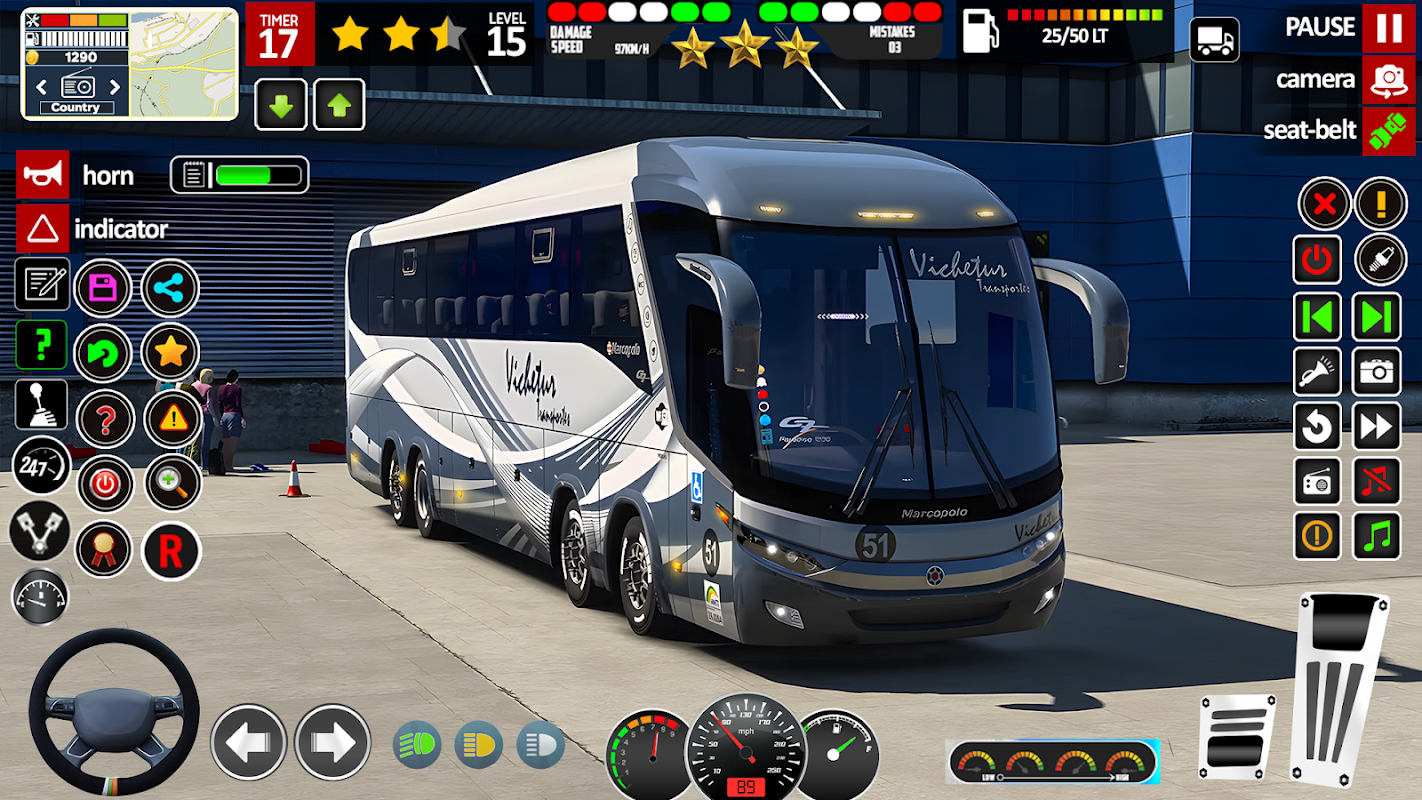Mute music with the crossed-out note icon
1422x800 pixels.
(x=1377, y=481)
